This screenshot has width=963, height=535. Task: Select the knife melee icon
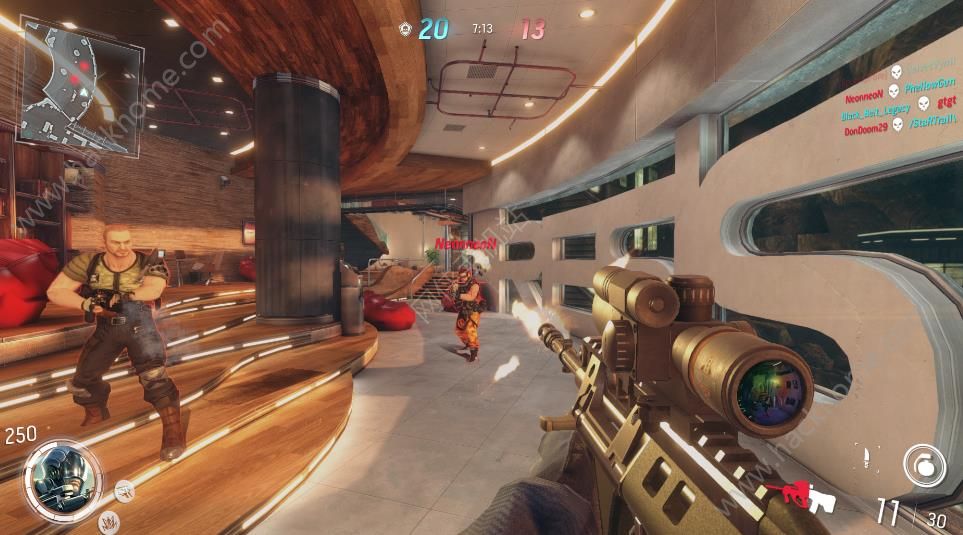pos(867,460)
